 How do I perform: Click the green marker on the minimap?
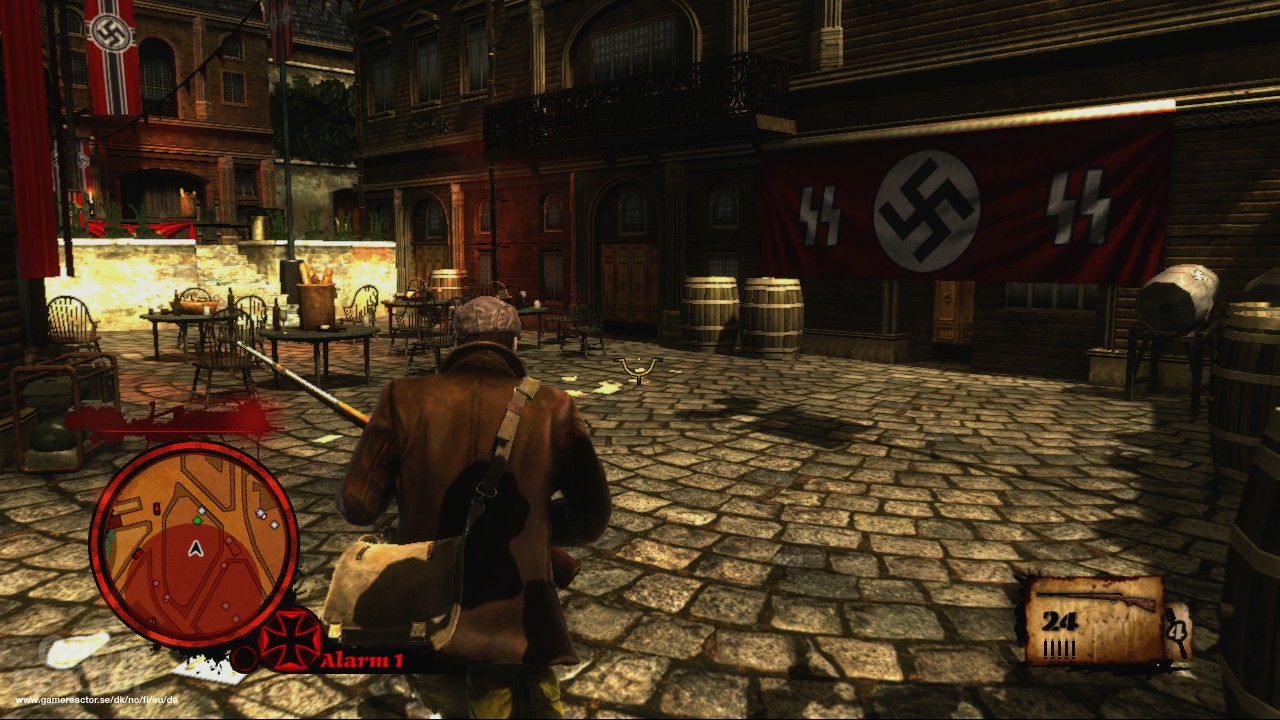tap(197, 520)
